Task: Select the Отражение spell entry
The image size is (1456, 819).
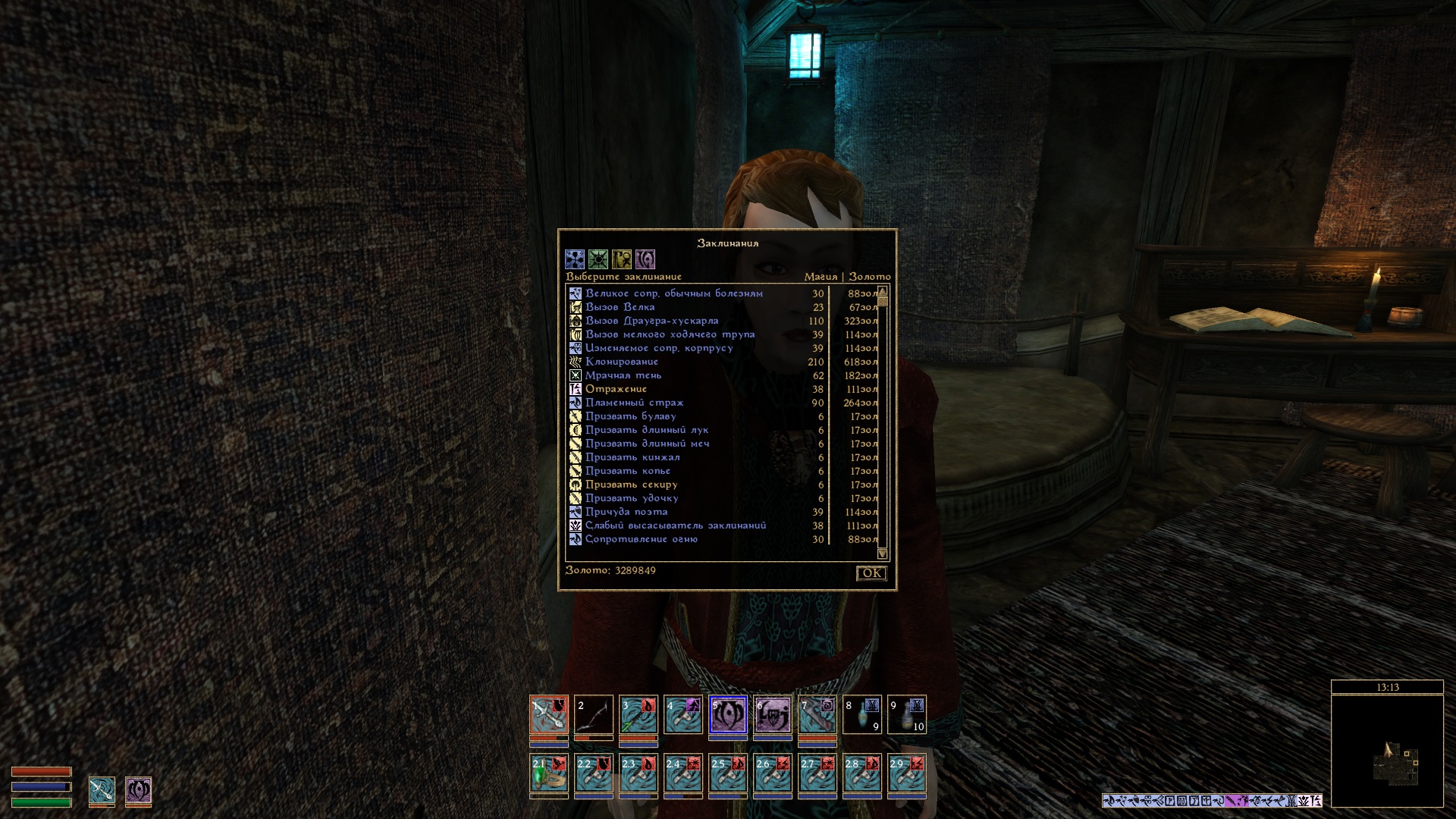Action: [x=616, y=389]
